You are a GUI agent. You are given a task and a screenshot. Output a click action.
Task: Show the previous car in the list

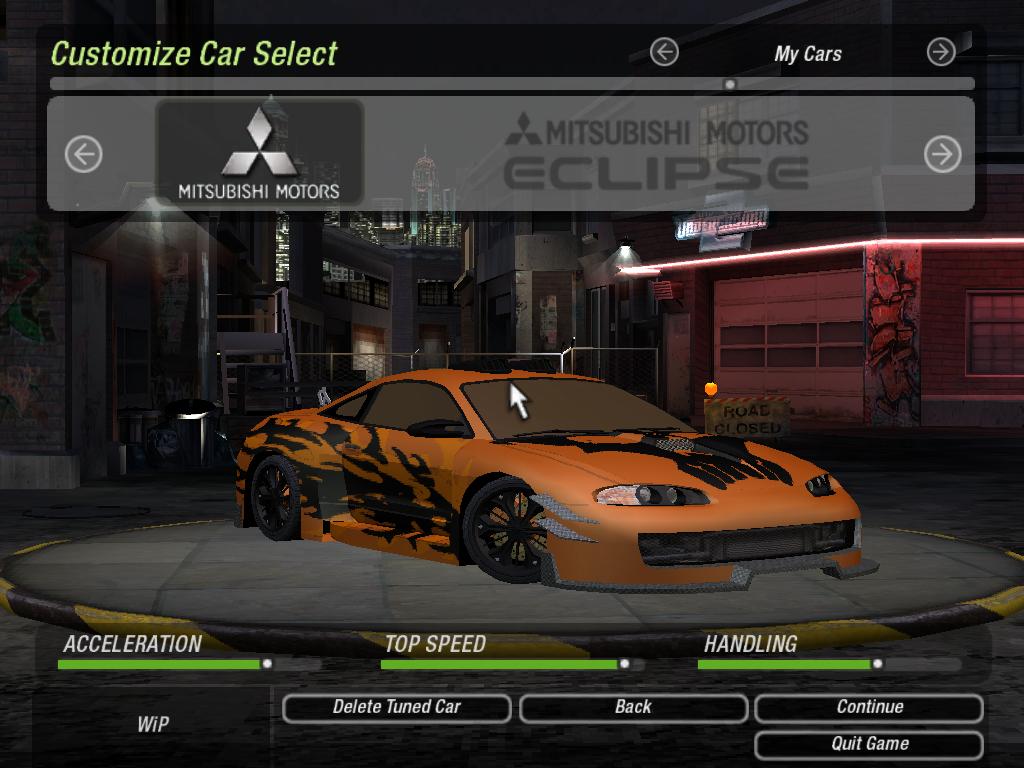pos(84,154)
